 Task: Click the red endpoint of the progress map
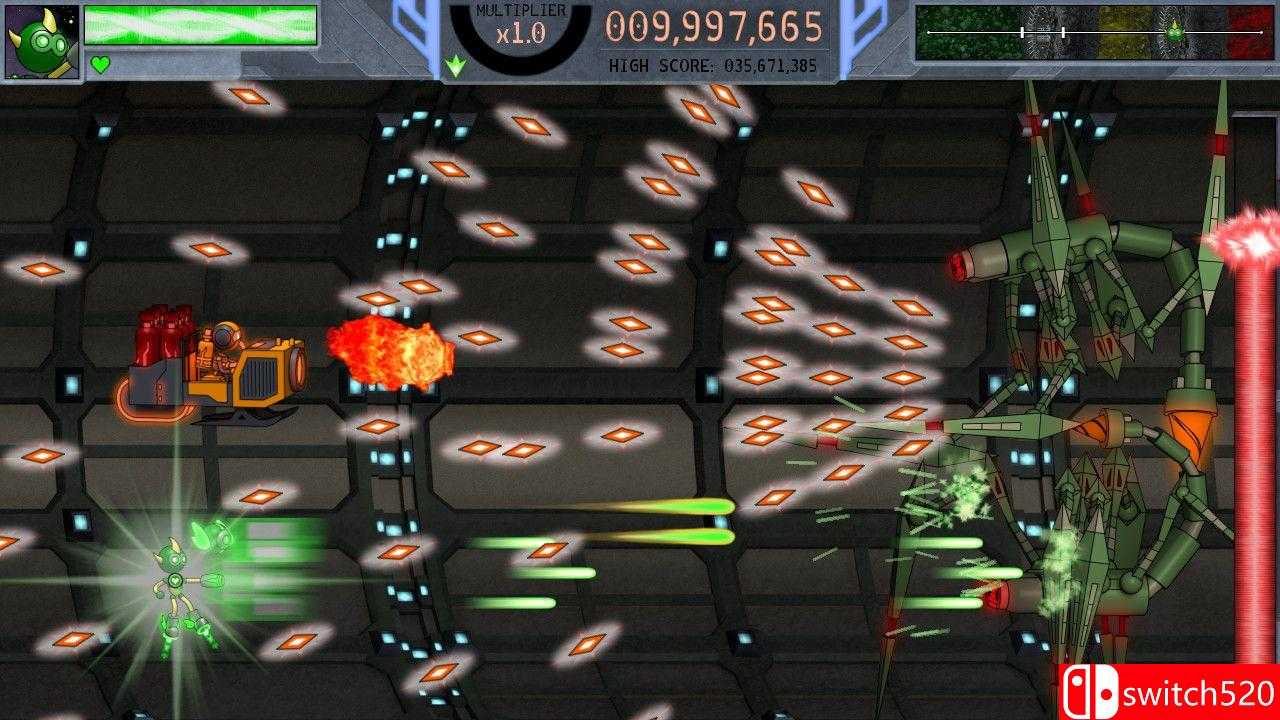click(1261, 30)
